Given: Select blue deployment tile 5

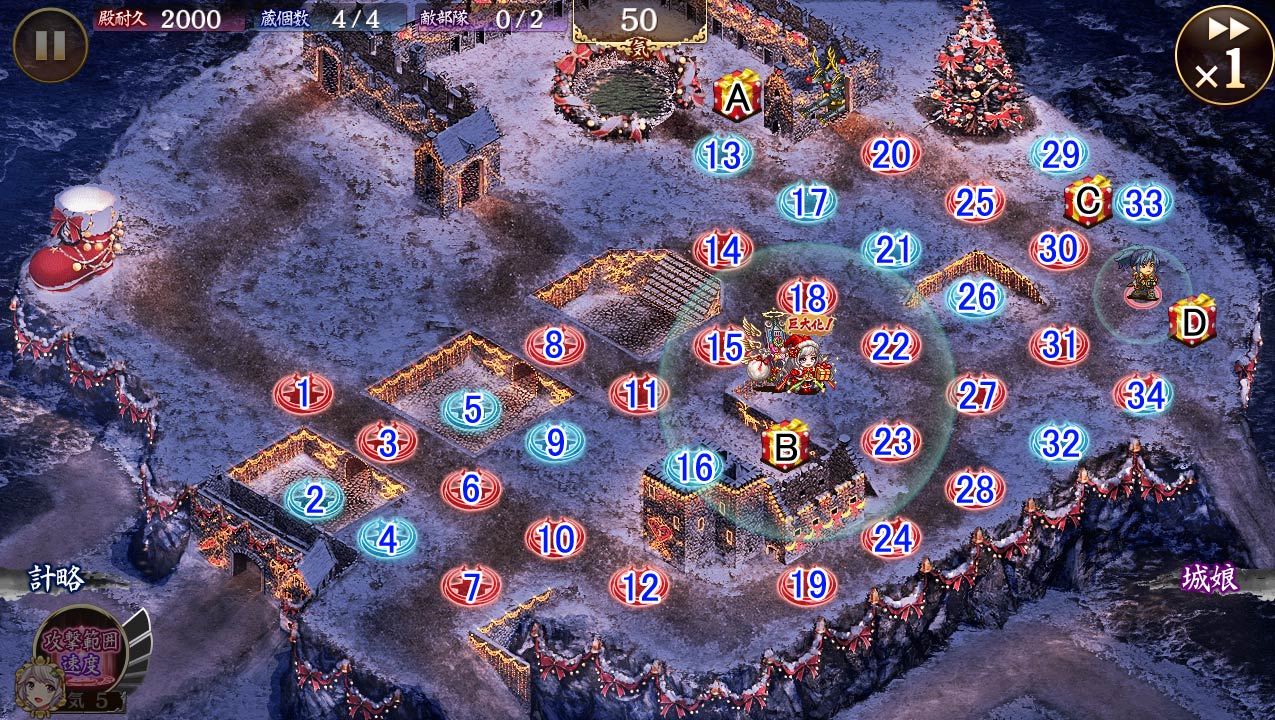Looking at the screenshot, I should pos(473,409).
